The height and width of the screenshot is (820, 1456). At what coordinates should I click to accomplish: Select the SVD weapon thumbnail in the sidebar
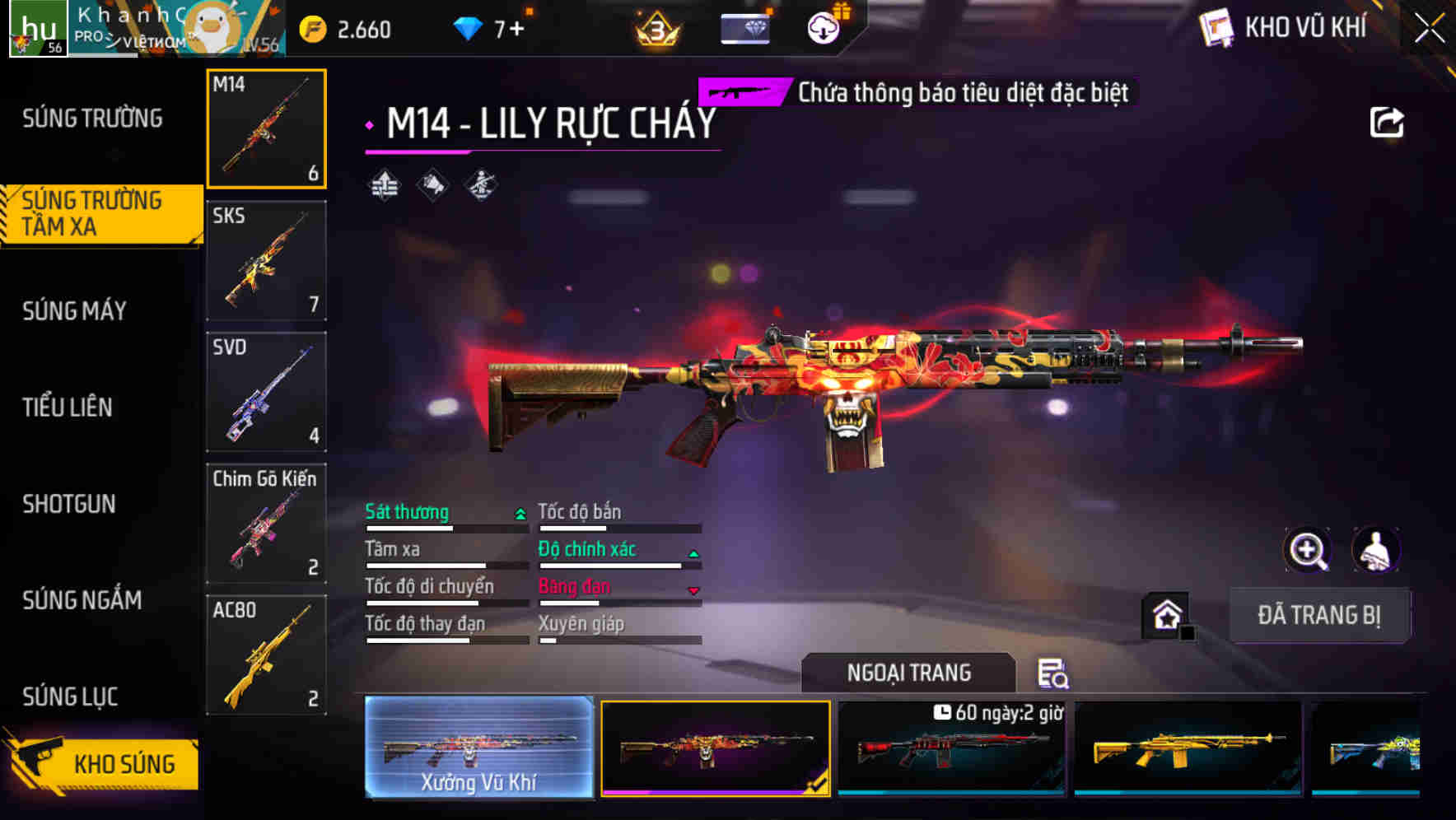coord(265,393)
